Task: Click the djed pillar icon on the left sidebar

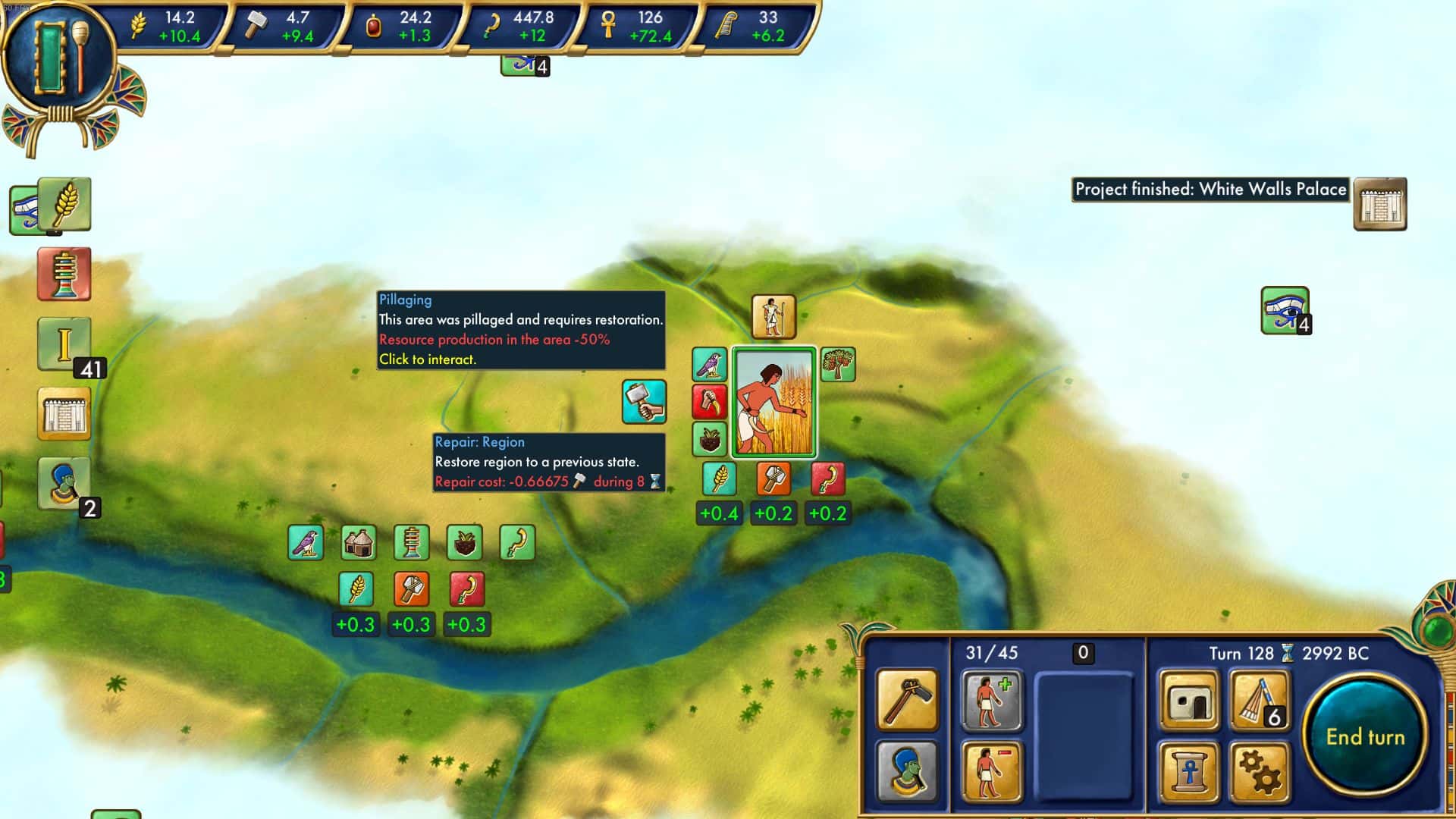Action: pos(65,274)
